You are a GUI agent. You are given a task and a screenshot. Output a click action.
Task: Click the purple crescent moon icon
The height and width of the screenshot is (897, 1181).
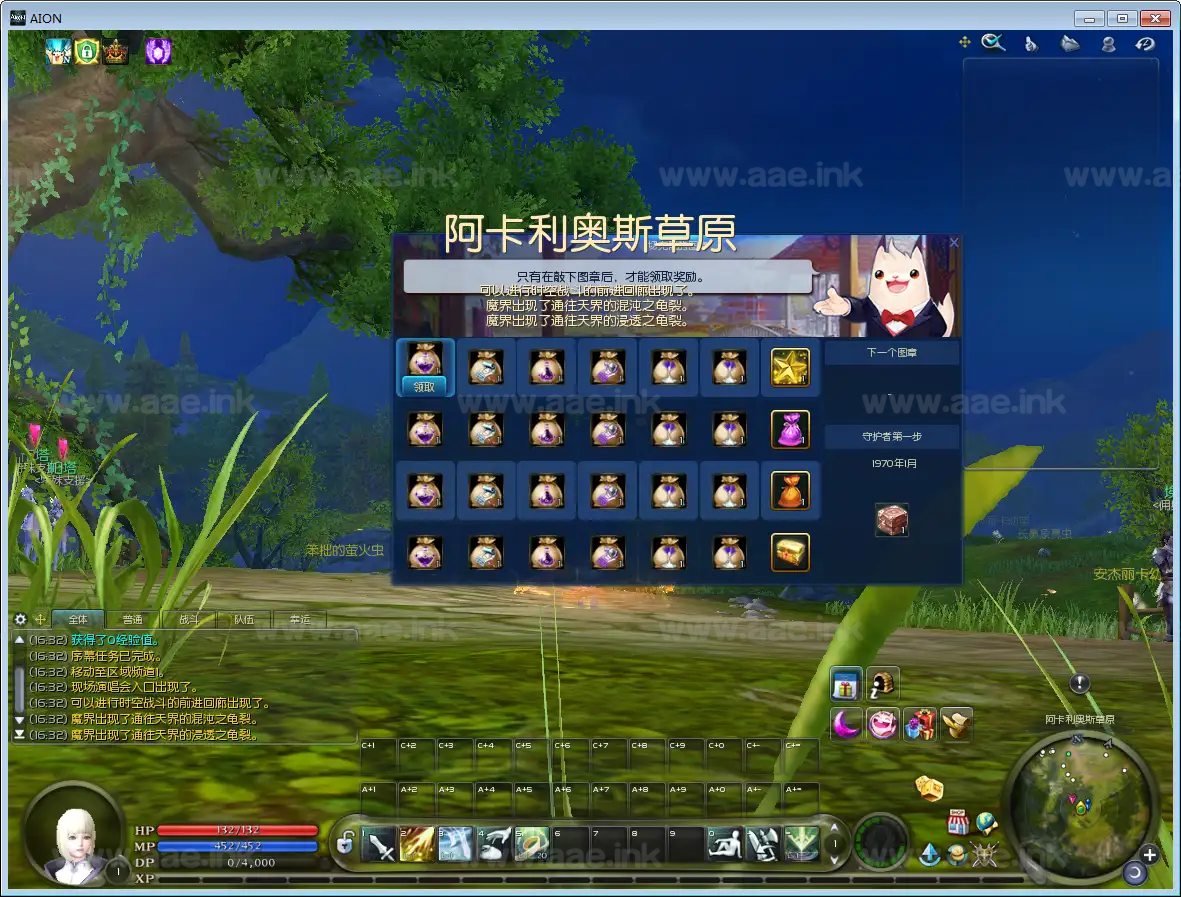(846, 723)
